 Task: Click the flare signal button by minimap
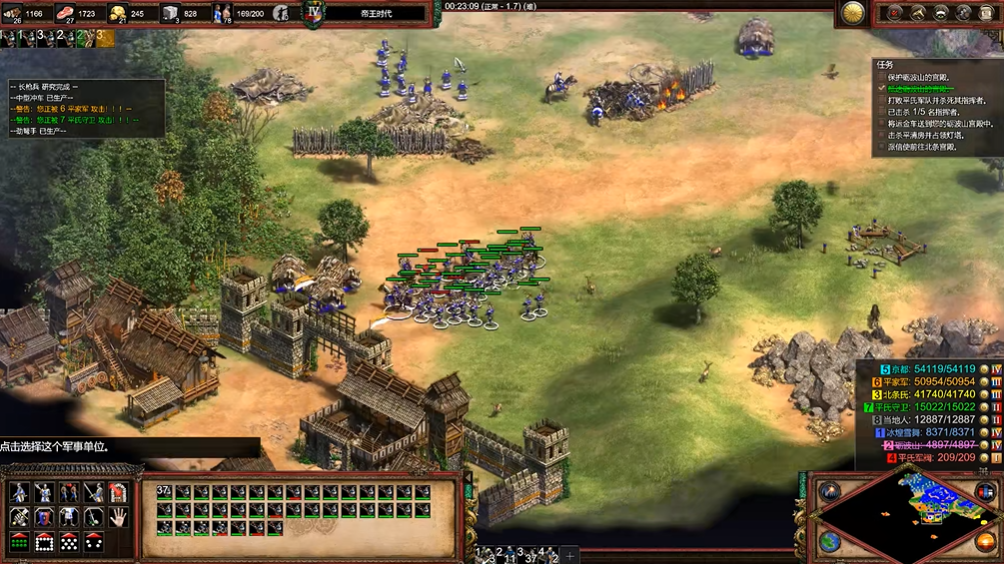(830, 491)
